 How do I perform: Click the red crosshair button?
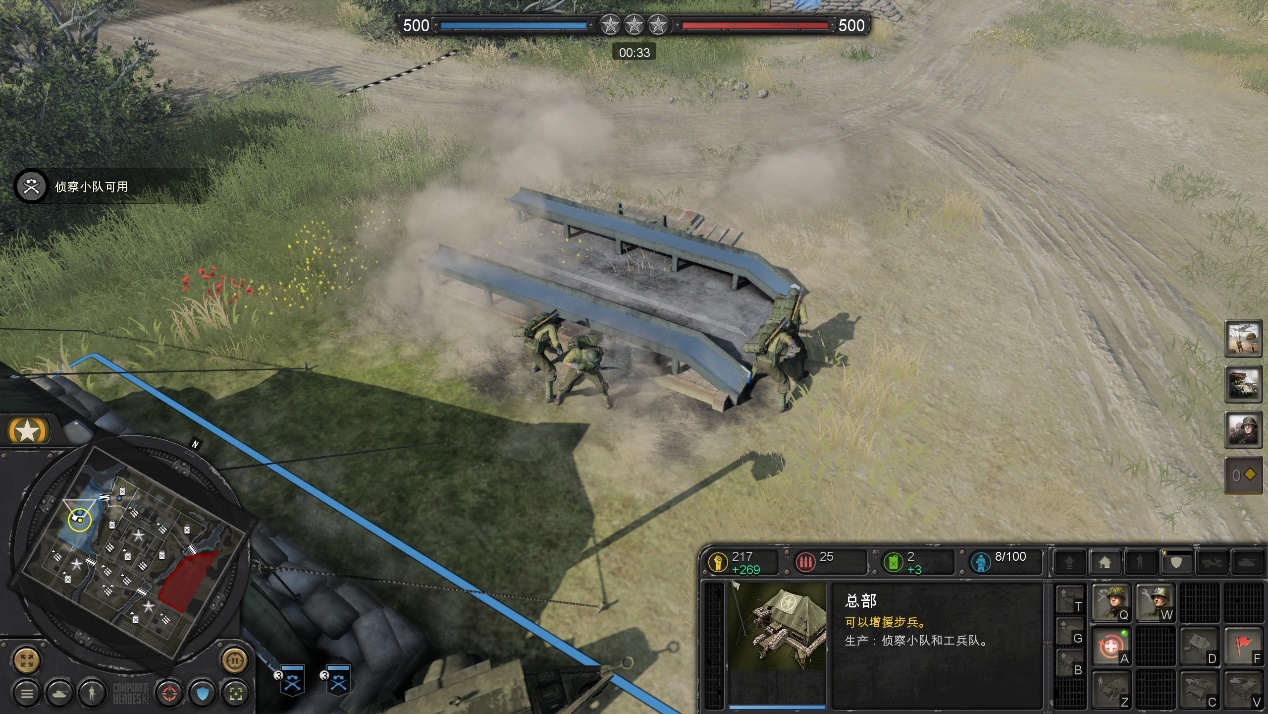tap(170, 692)
